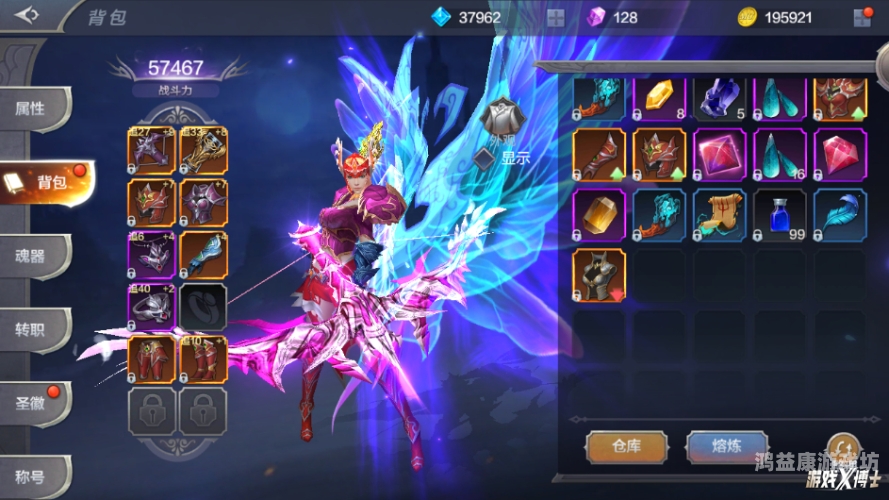Switch to the 魂器 tab

point(33,255)
